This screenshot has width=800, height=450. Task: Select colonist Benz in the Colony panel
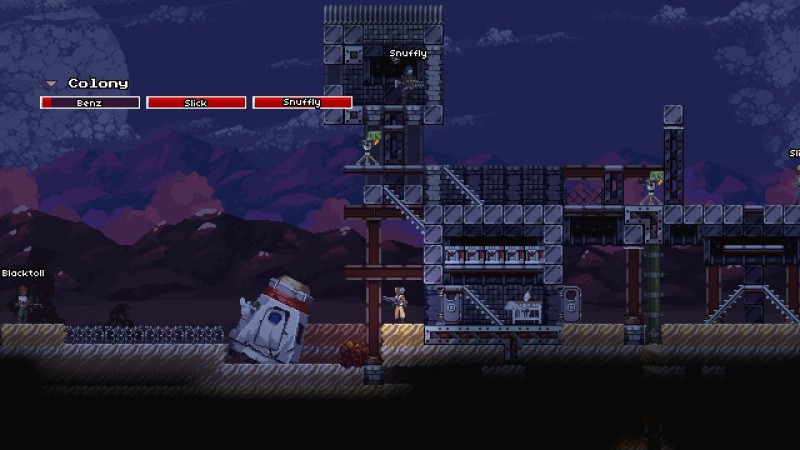(x=90, y=102)
